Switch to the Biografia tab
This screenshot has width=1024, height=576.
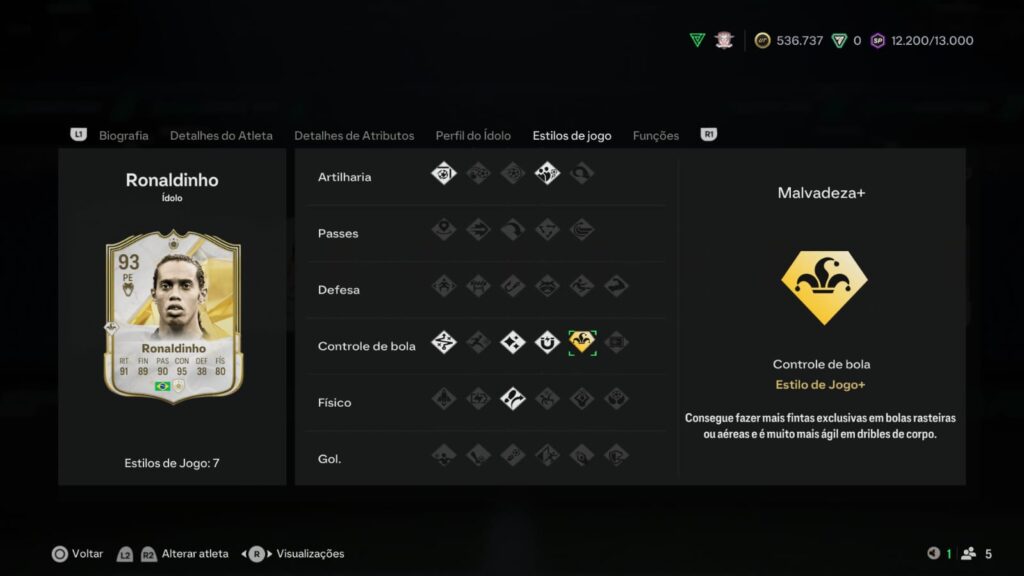click(x=123, y=135)
